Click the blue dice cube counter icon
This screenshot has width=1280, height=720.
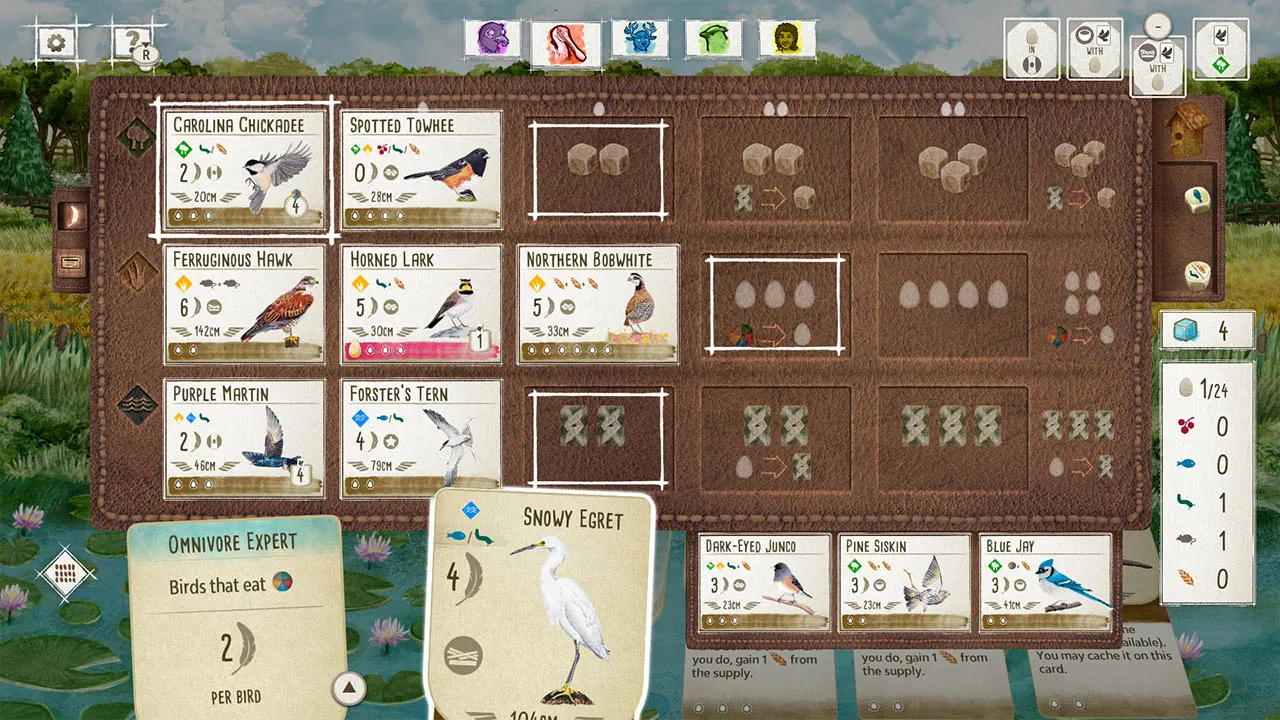[1186, 330]
